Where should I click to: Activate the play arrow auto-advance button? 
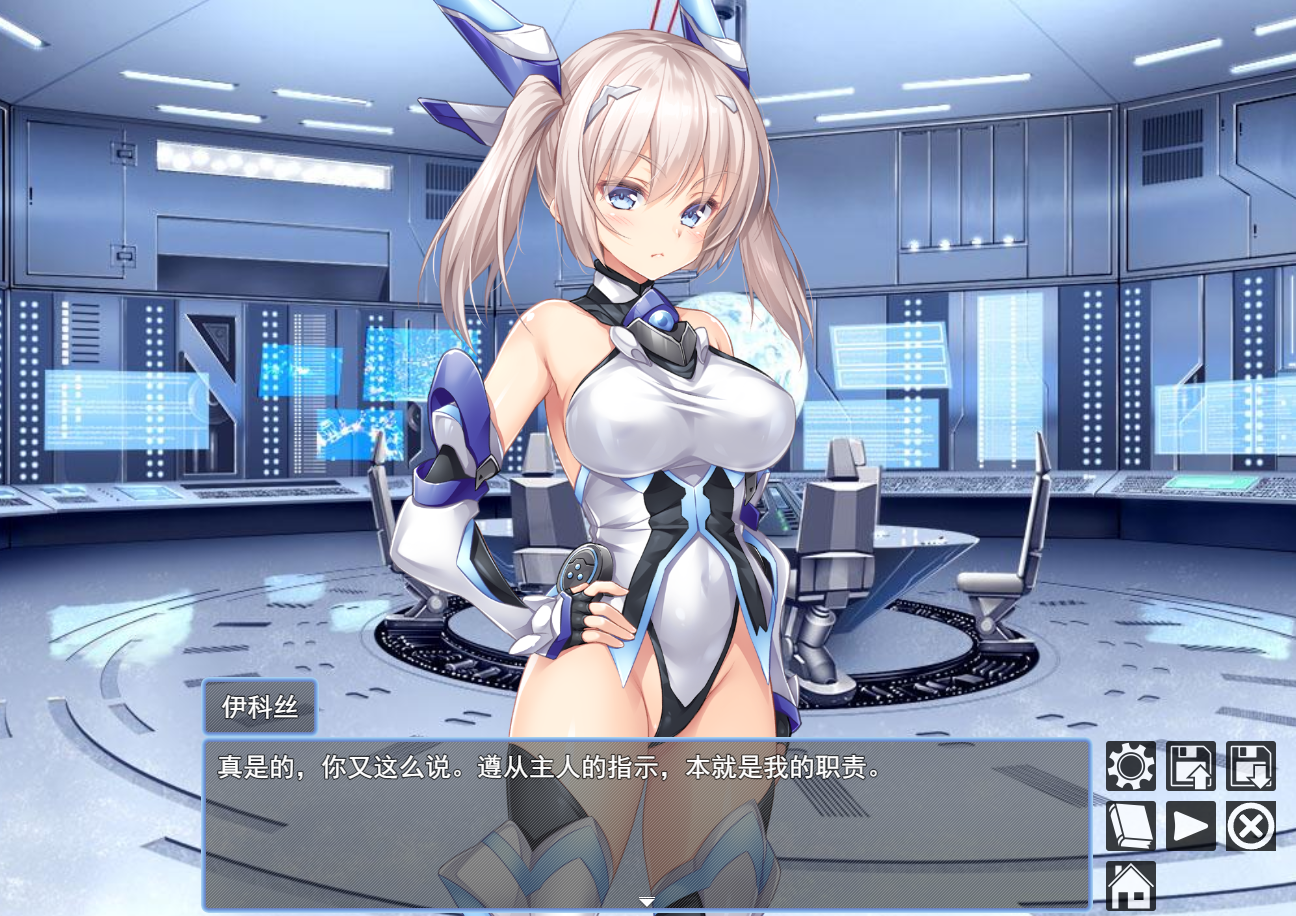1191,826
